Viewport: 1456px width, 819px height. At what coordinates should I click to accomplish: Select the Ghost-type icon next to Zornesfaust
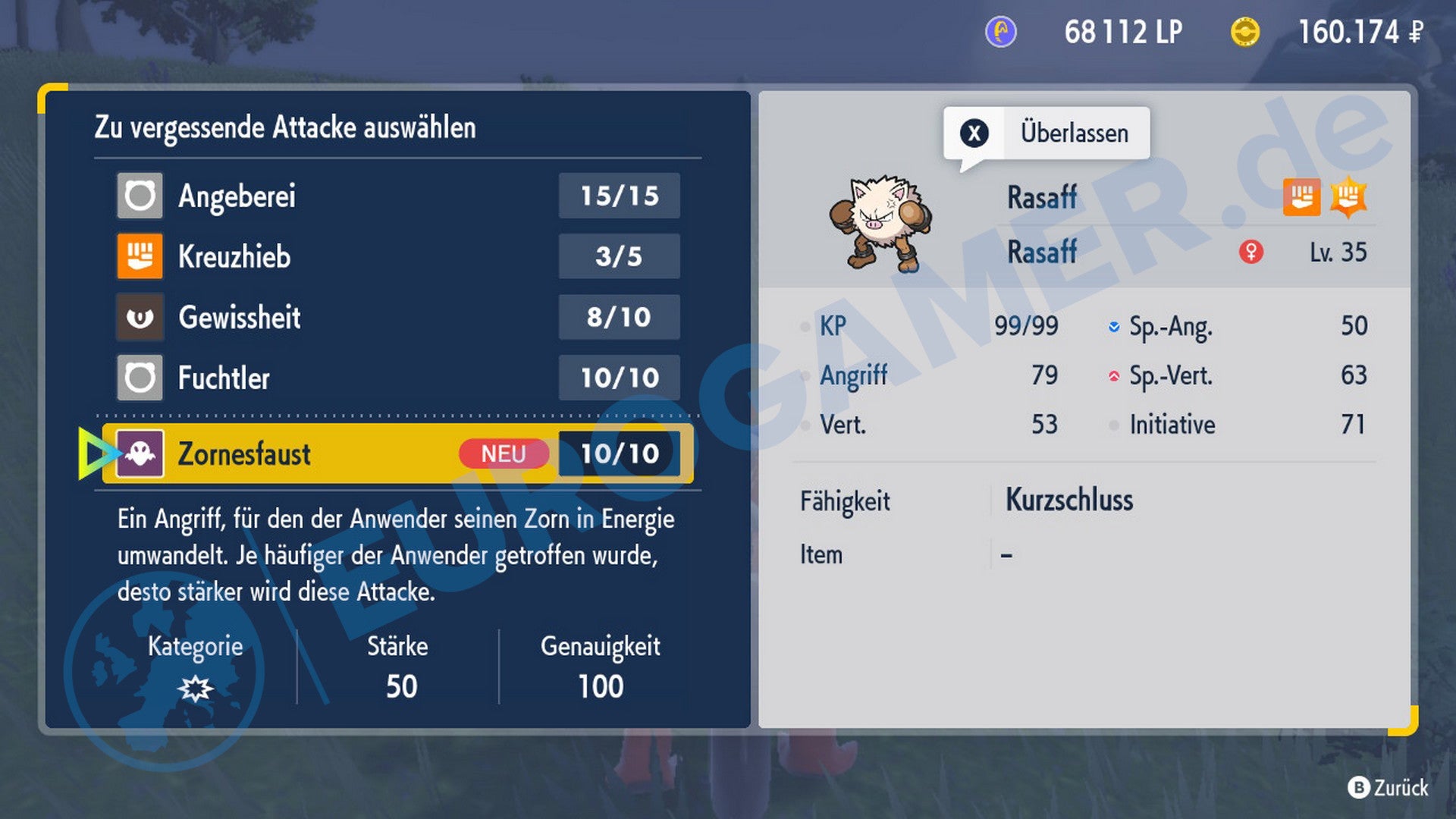click(x=139, y=453)
